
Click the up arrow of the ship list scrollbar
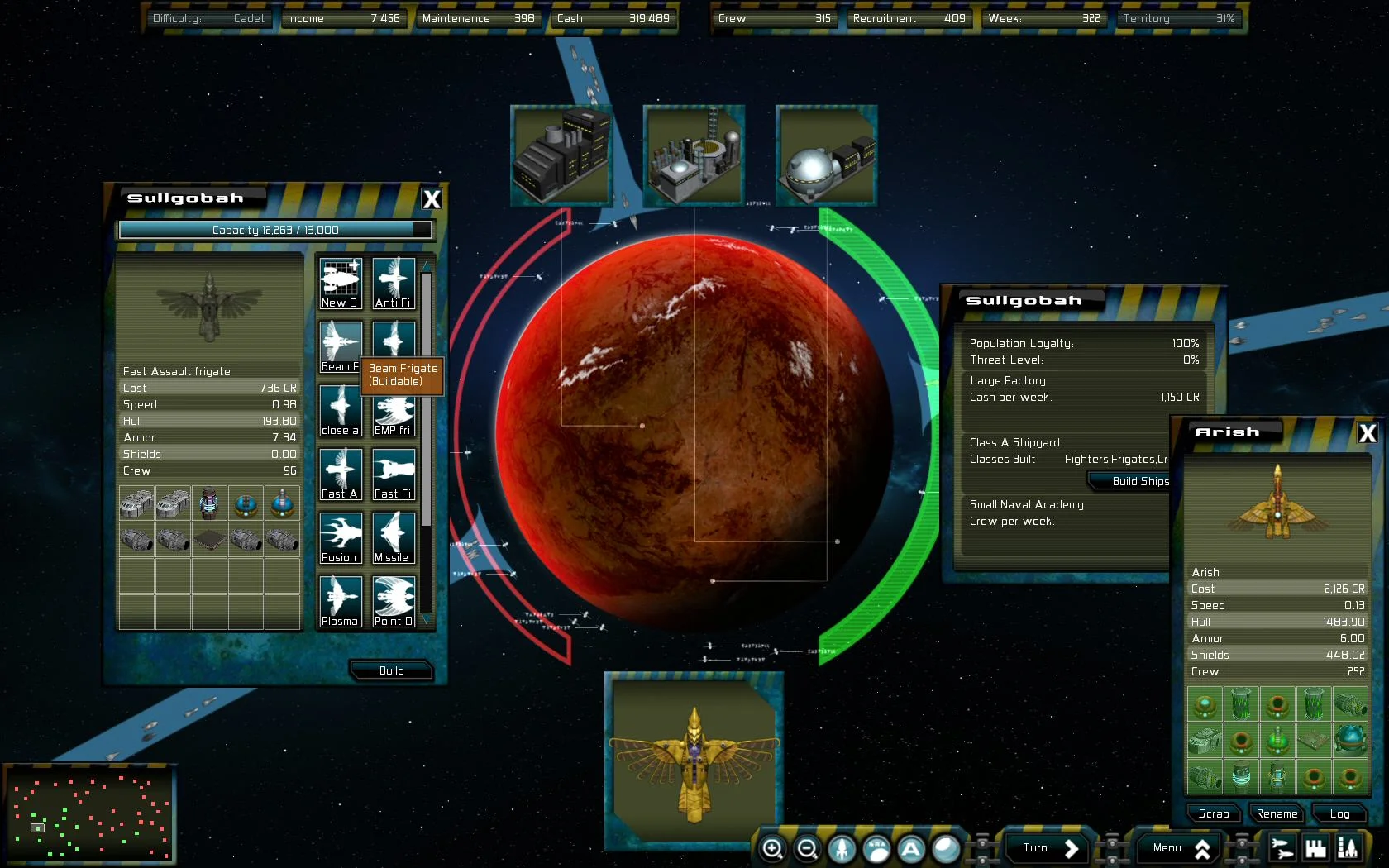coord(425,263)
